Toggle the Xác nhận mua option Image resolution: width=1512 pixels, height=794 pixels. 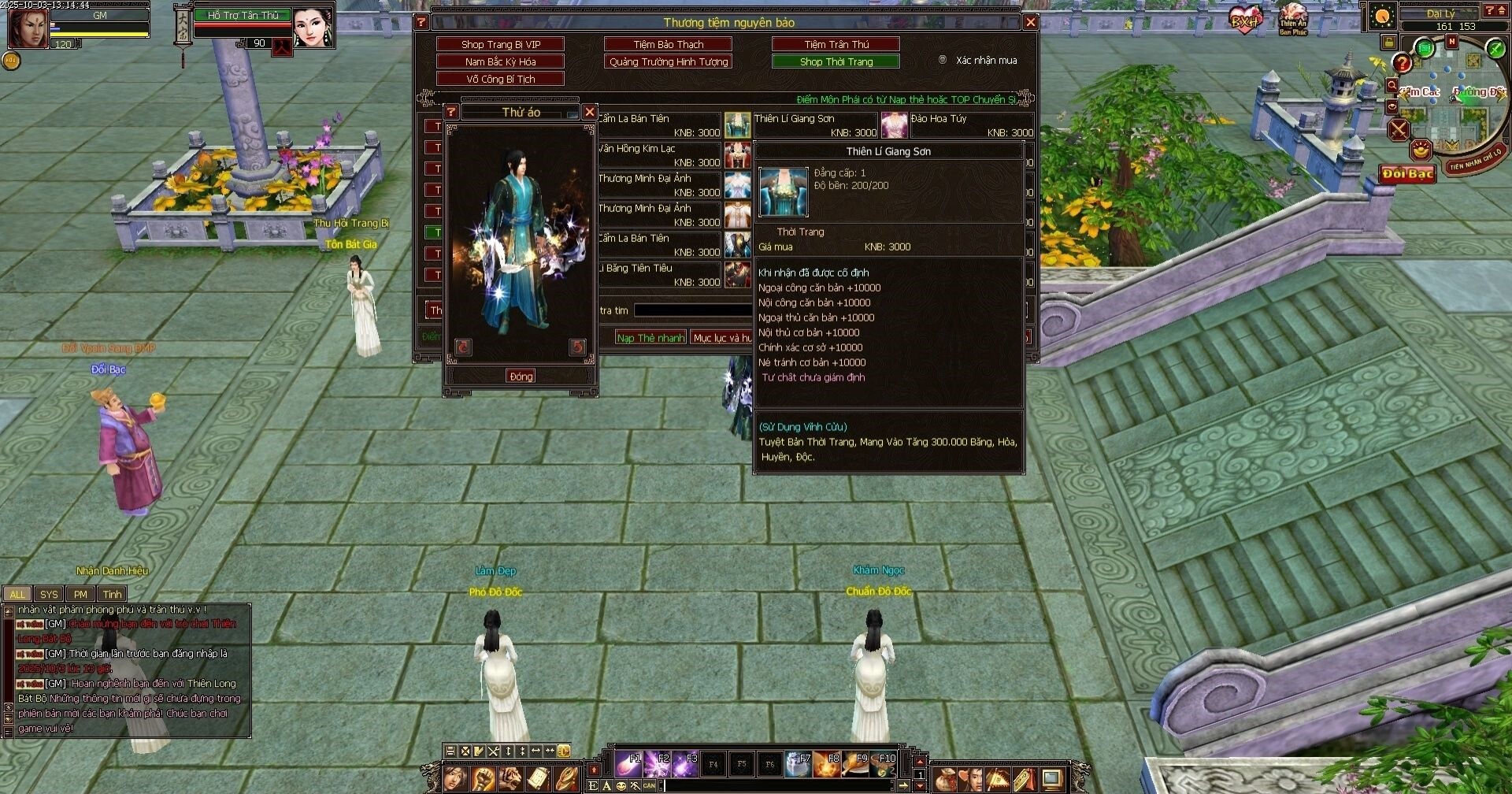(x=943, y=60)
